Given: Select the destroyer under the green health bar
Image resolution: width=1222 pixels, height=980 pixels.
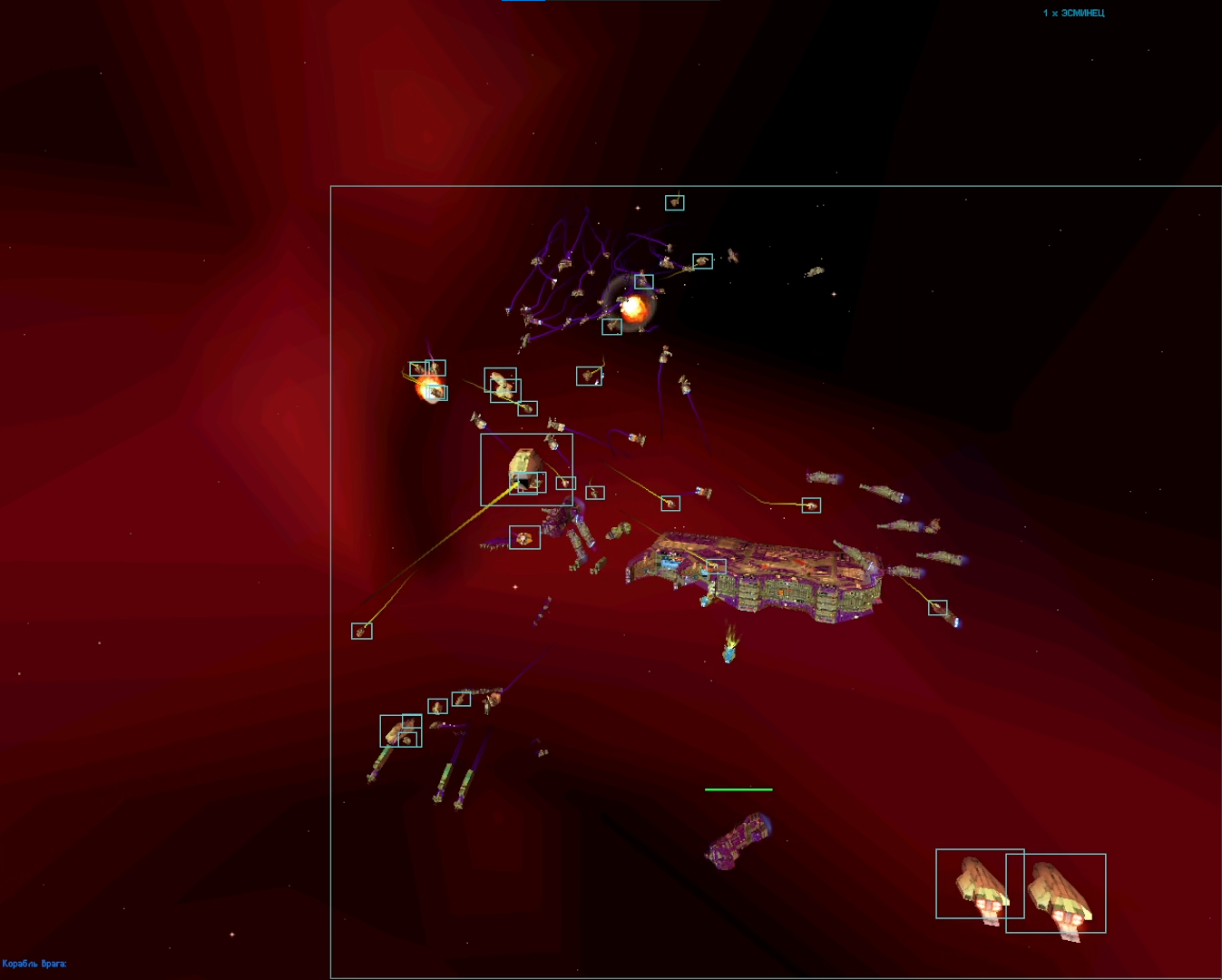Looking at the screenshot, I should point(738,841).
